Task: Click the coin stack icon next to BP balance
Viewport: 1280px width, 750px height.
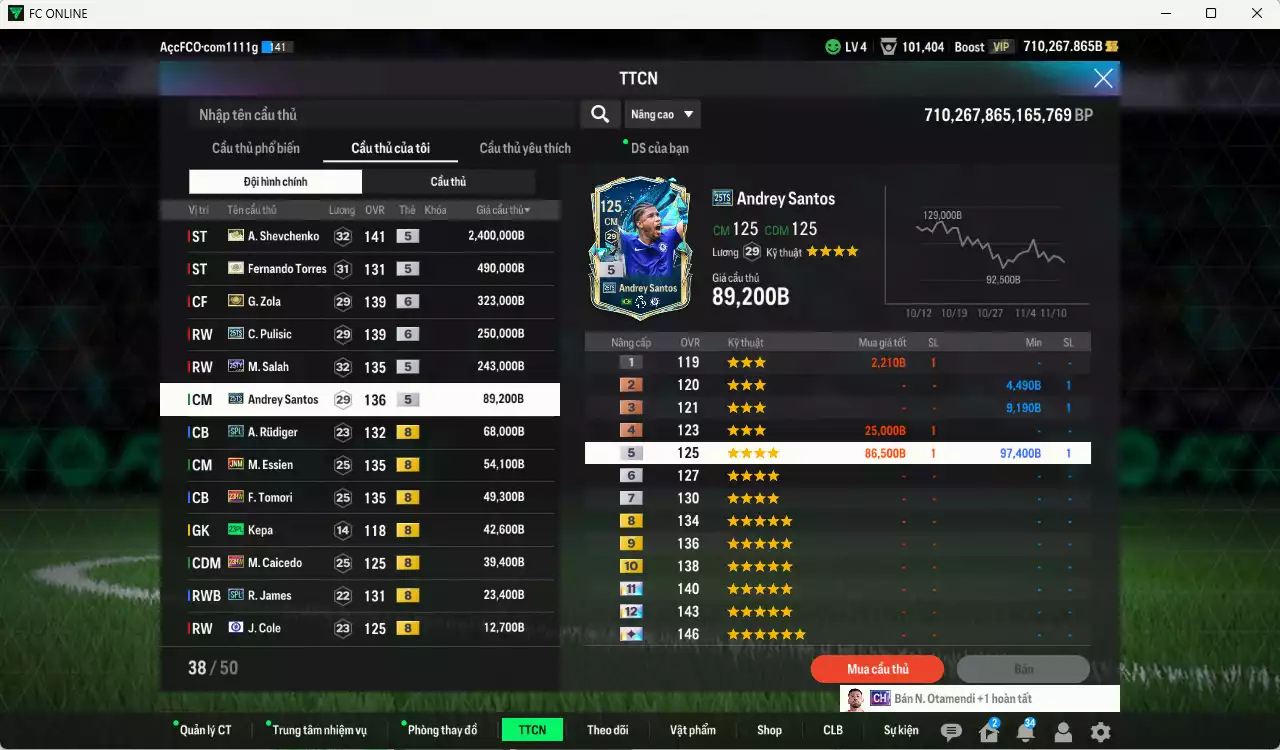Action: [1110, 45]
